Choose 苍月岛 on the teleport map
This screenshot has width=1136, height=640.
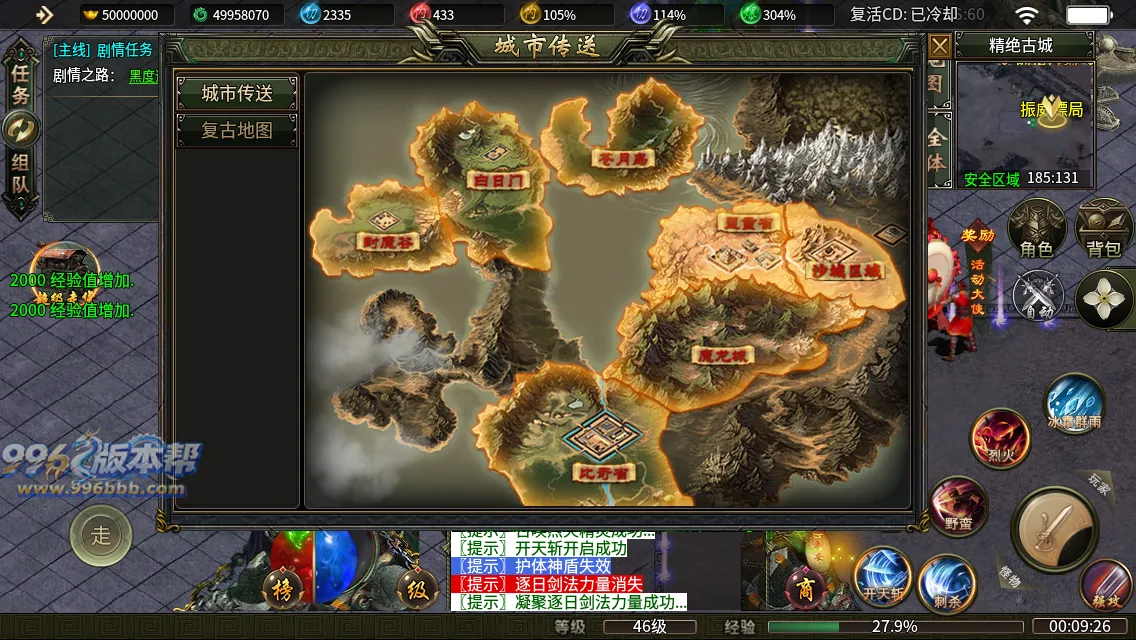coord(620,158)
